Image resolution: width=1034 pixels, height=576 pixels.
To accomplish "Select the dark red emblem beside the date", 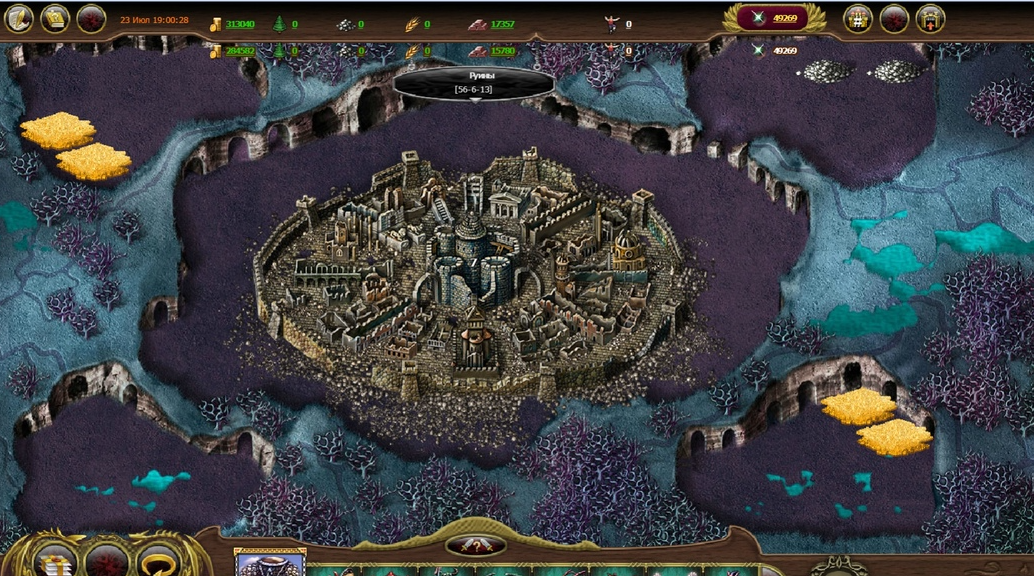I will point(91,18).
